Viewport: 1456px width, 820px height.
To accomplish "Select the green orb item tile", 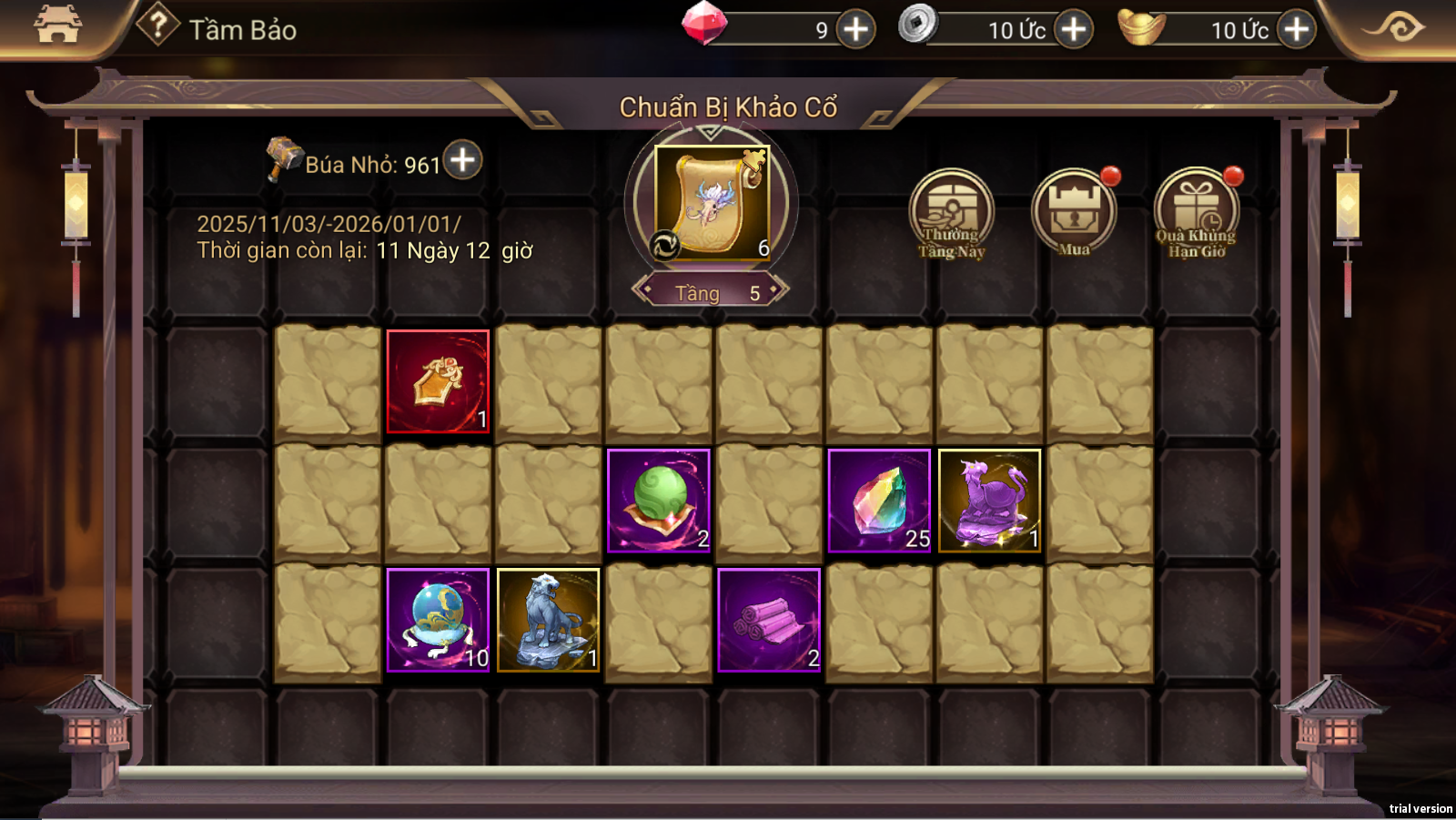I will coord(658,501).
